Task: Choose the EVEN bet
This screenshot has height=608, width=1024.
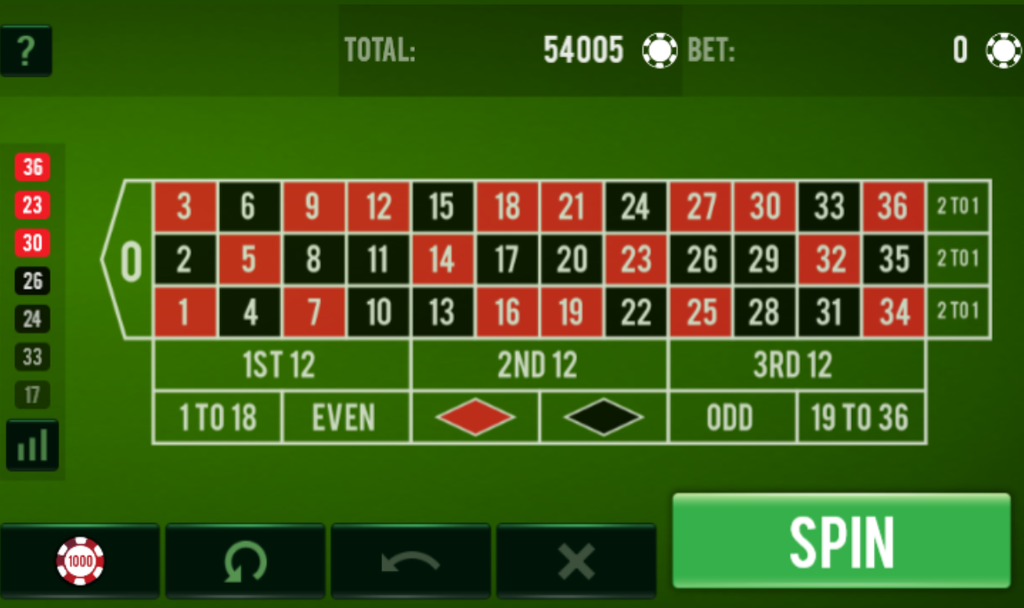Action: 345,417
